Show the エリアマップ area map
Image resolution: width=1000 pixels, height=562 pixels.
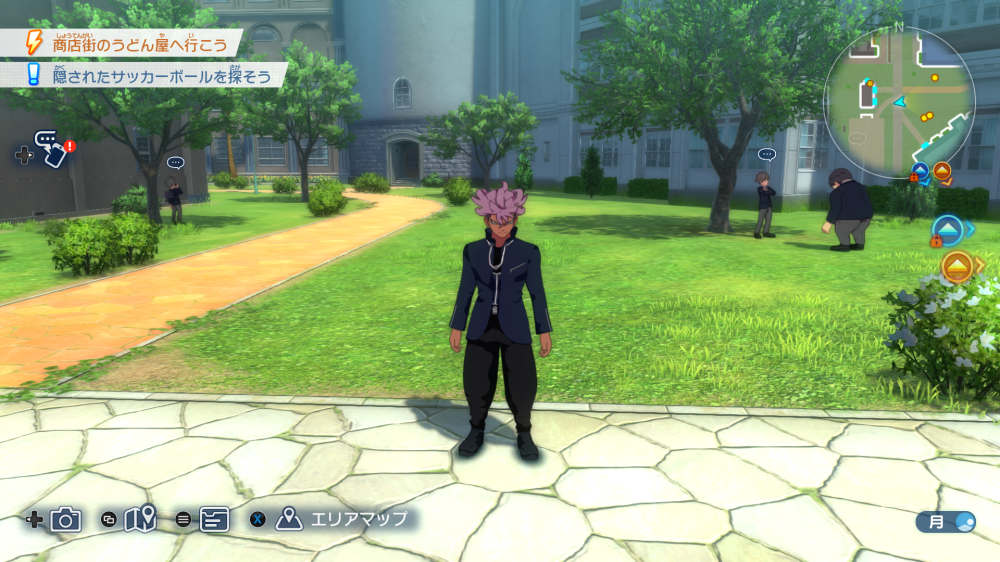[345, 519]
